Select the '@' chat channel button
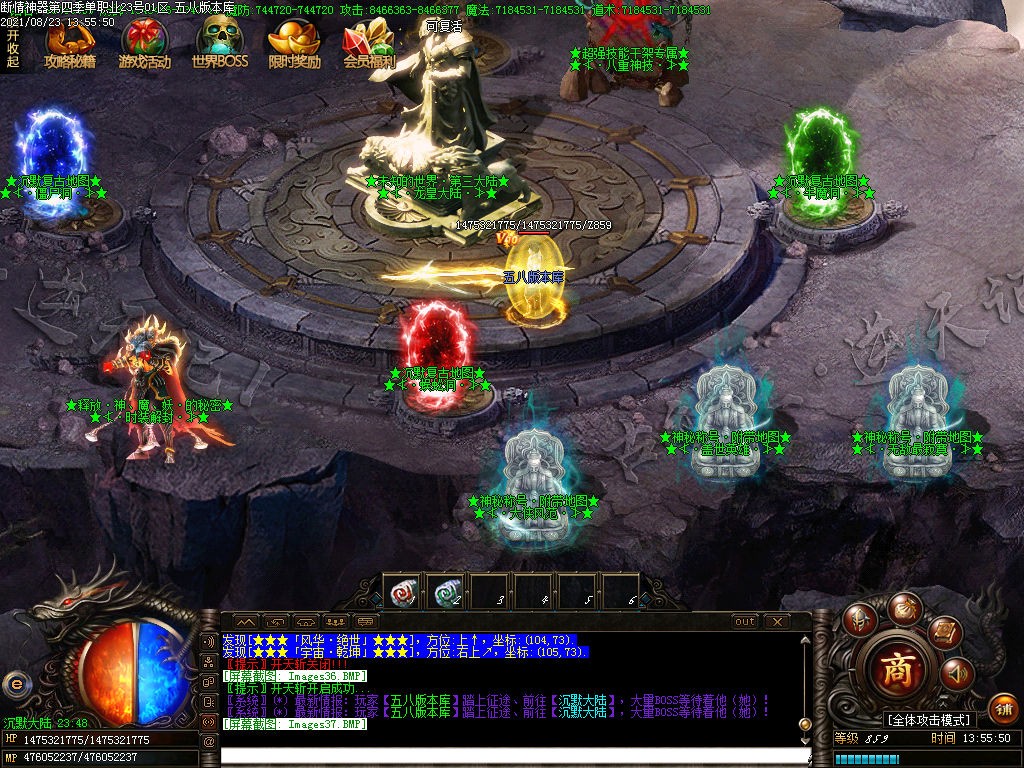The width and height of the screenshot is (1024, 768). pyautogui.click(x=209, y=741)
